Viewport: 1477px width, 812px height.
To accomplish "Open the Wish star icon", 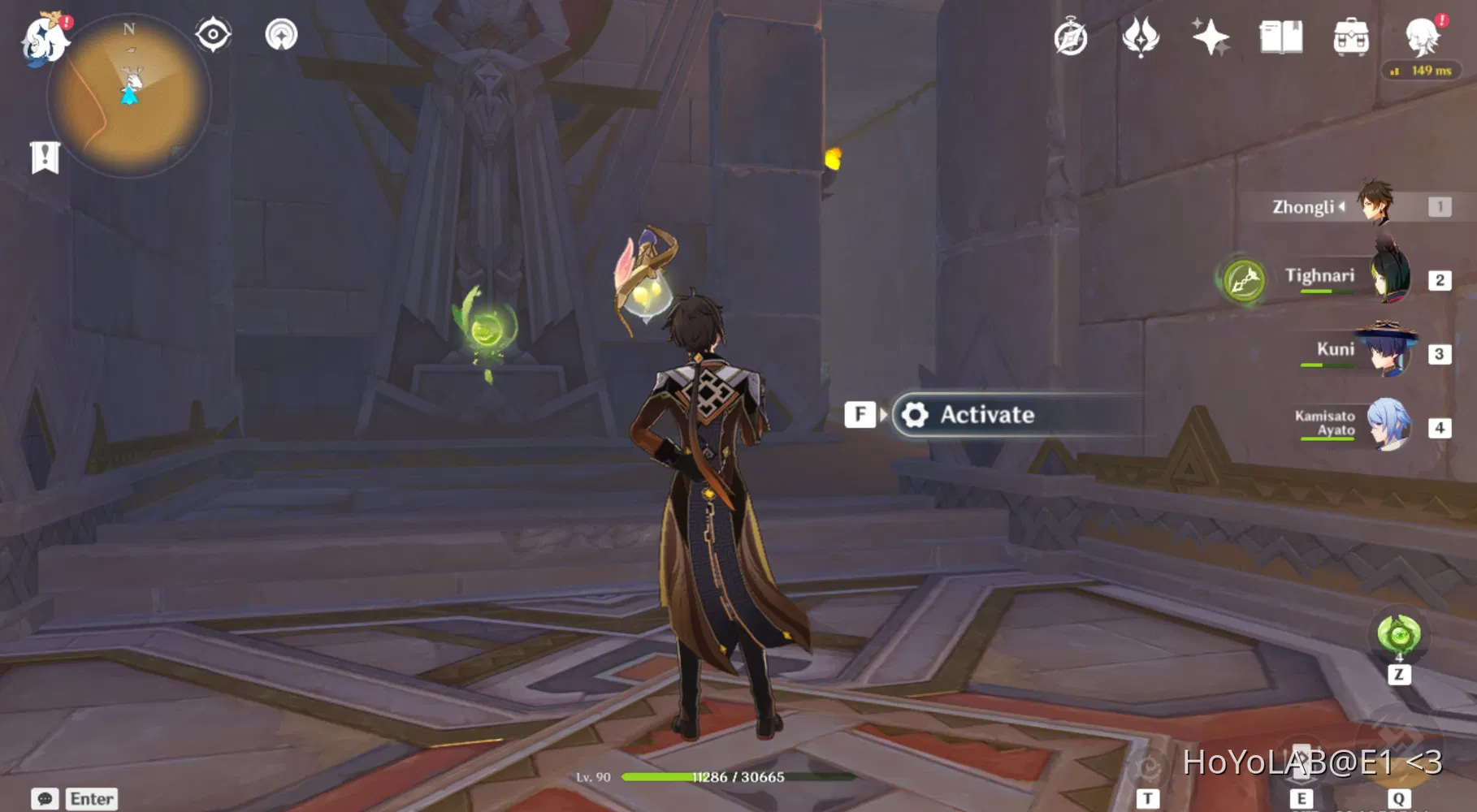I will tap(1210, 37).
